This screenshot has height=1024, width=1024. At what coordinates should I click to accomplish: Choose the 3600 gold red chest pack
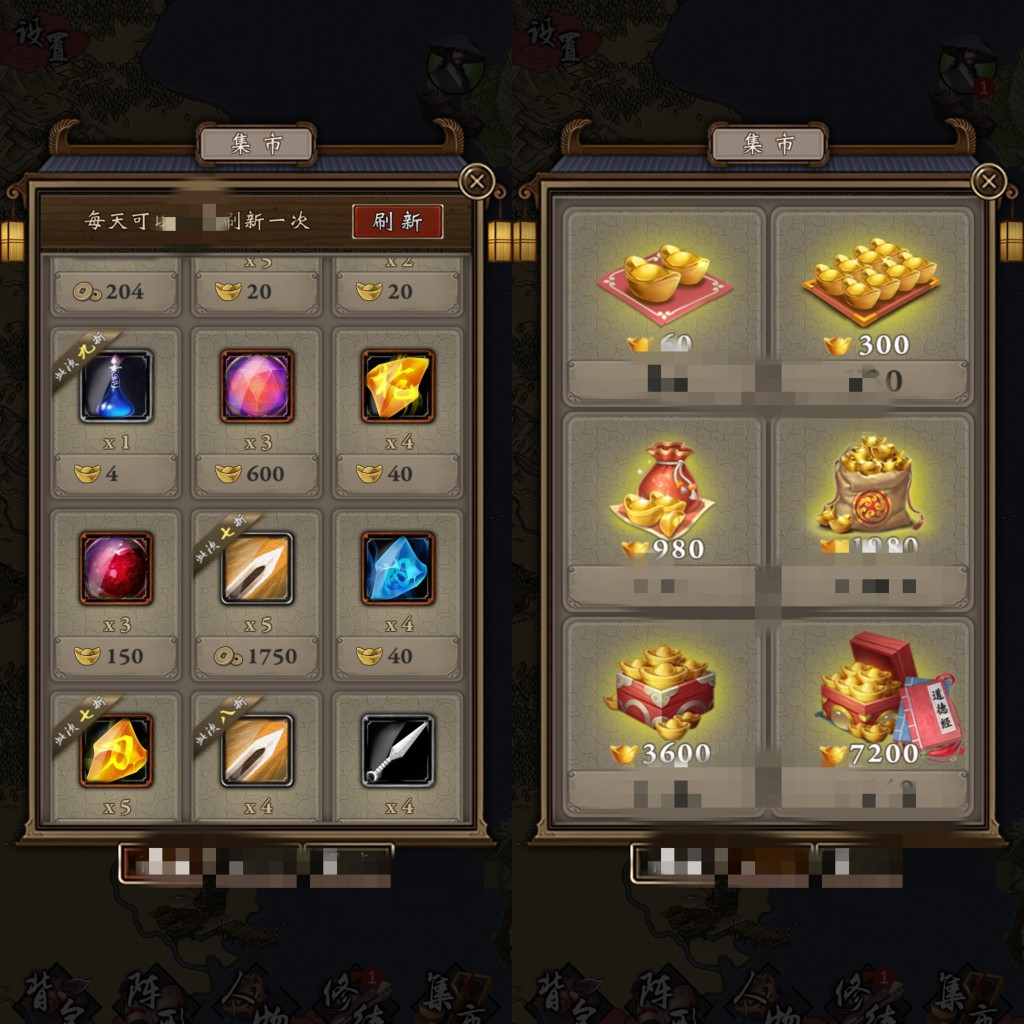[665, 700]
